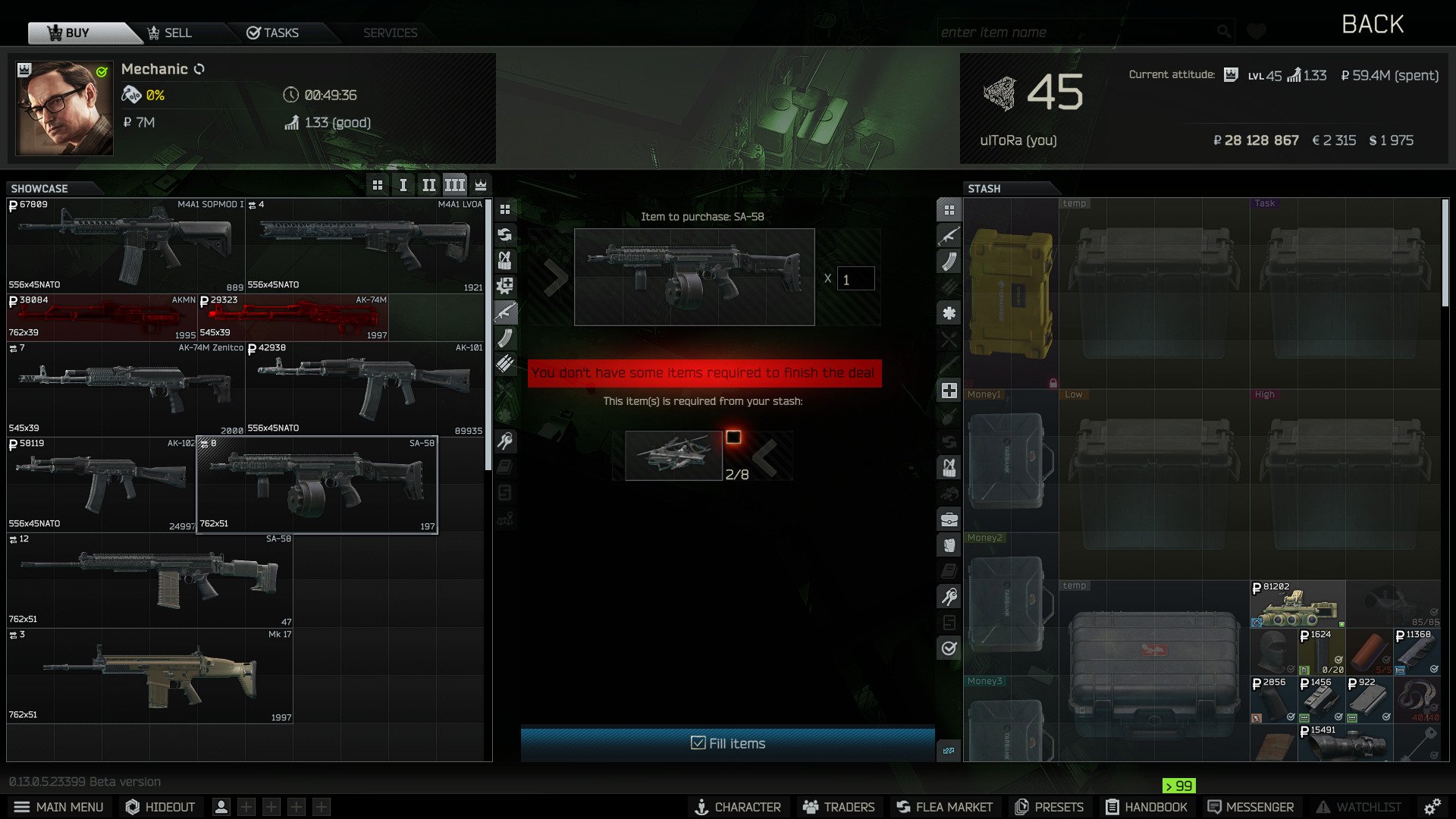This screenshot has width=1456, height=819.
Task: Pick the AK-101 rifle offer
Action: click(x=365, y=388)
